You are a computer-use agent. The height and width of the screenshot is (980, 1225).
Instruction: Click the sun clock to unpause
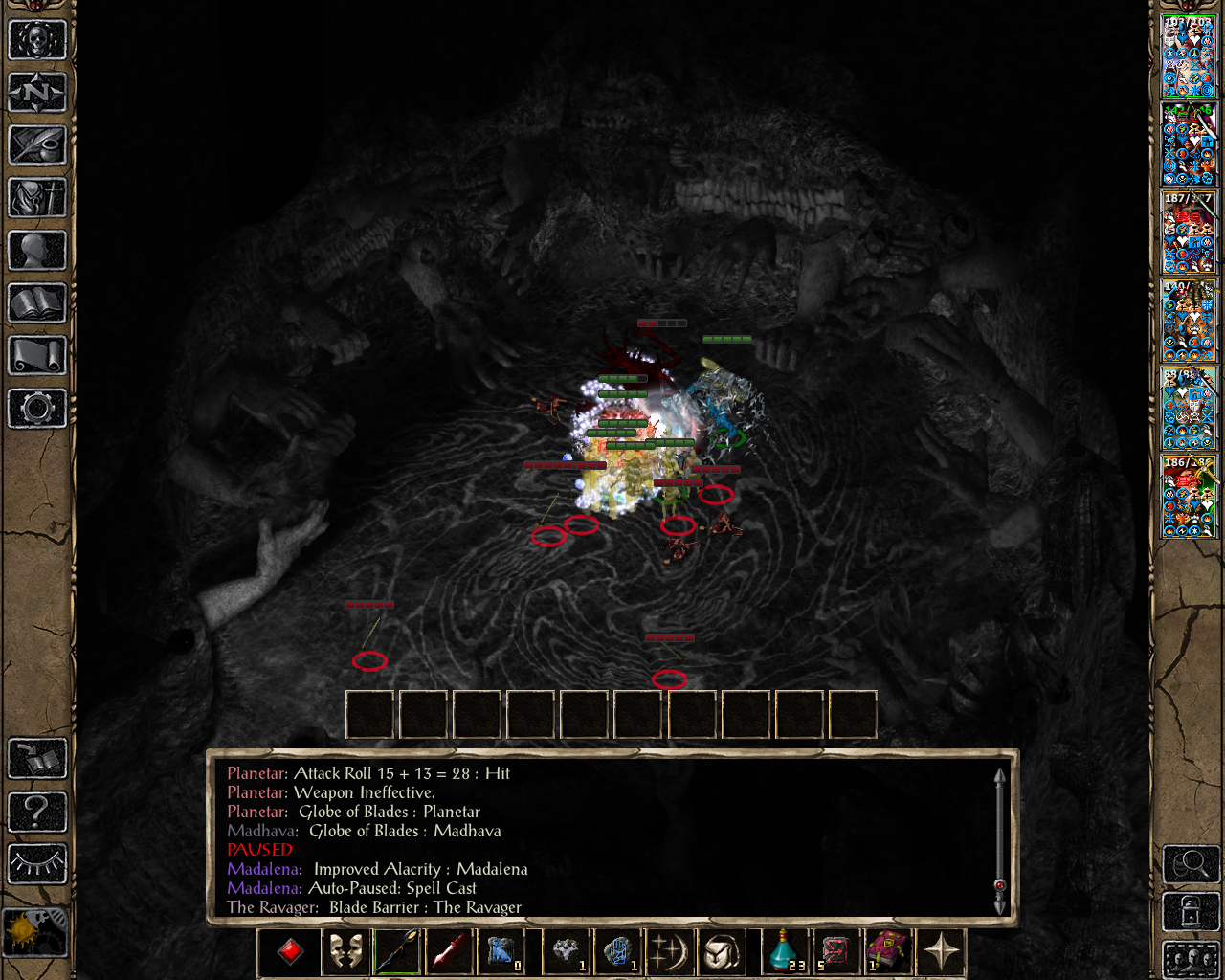35,931
